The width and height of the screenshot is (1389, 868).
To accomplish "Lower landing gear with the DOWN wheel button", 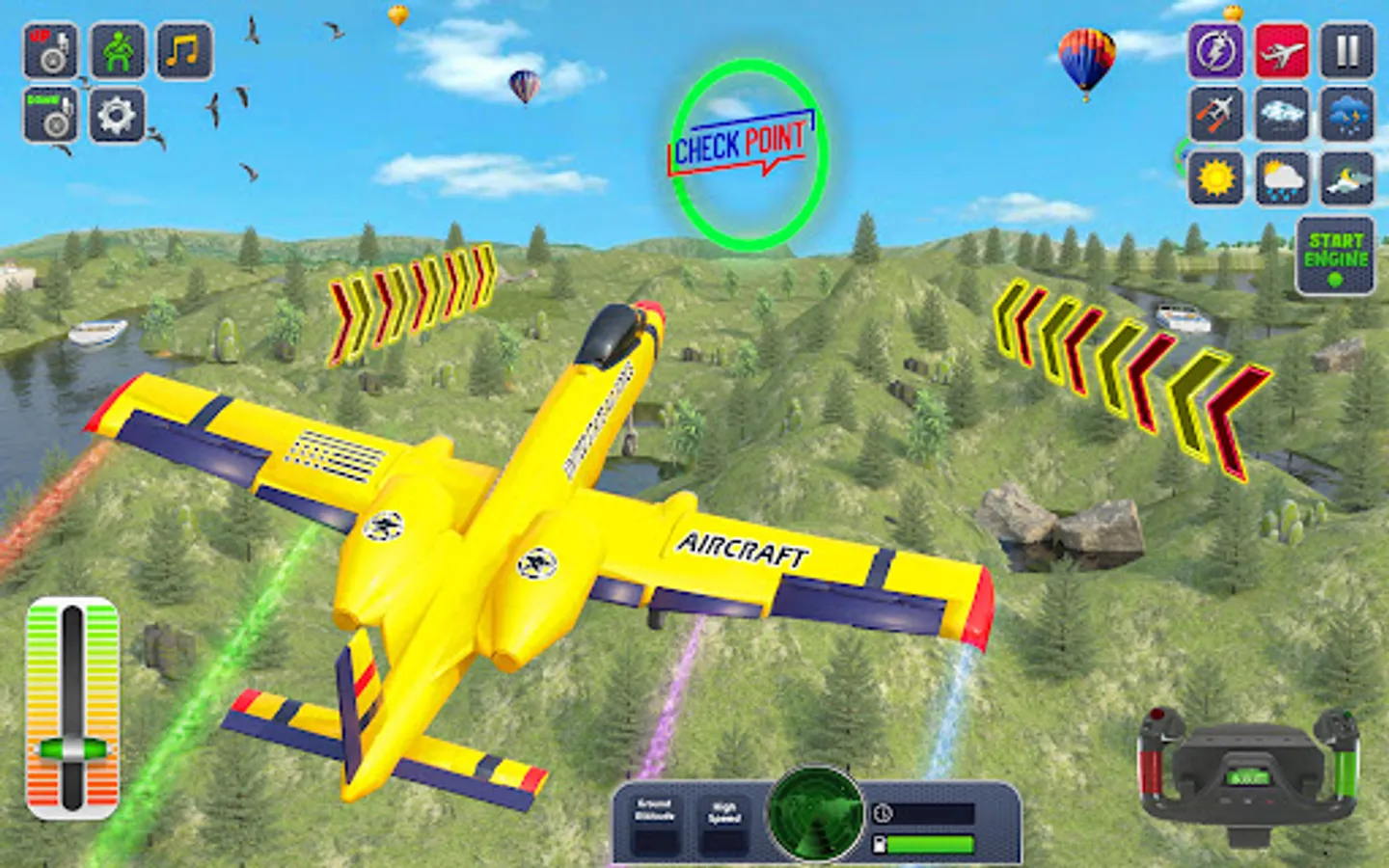I will pyautogui.click(x=50, y=115).
